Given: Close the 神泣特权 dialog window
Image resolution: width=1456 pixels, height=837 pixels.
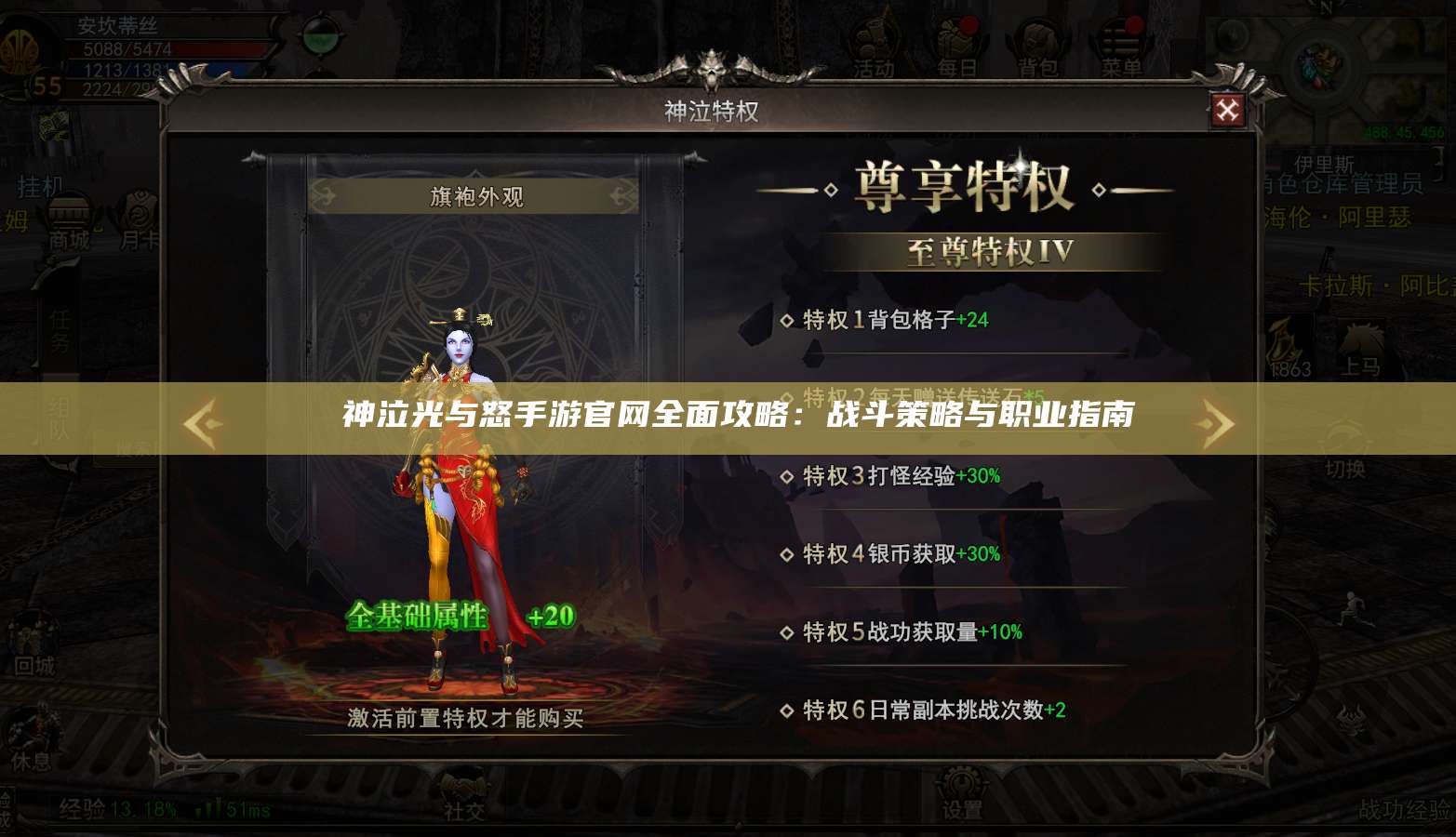Looking at the screenshot, I should (x=1230, y=109).
